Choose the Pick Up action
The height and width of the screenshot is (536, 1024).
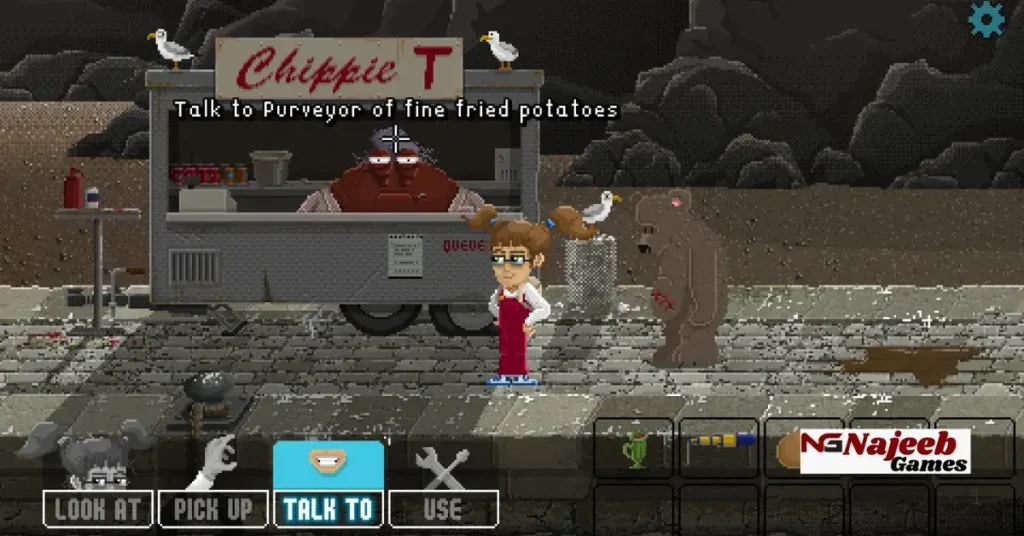click(x=213, y=508)
